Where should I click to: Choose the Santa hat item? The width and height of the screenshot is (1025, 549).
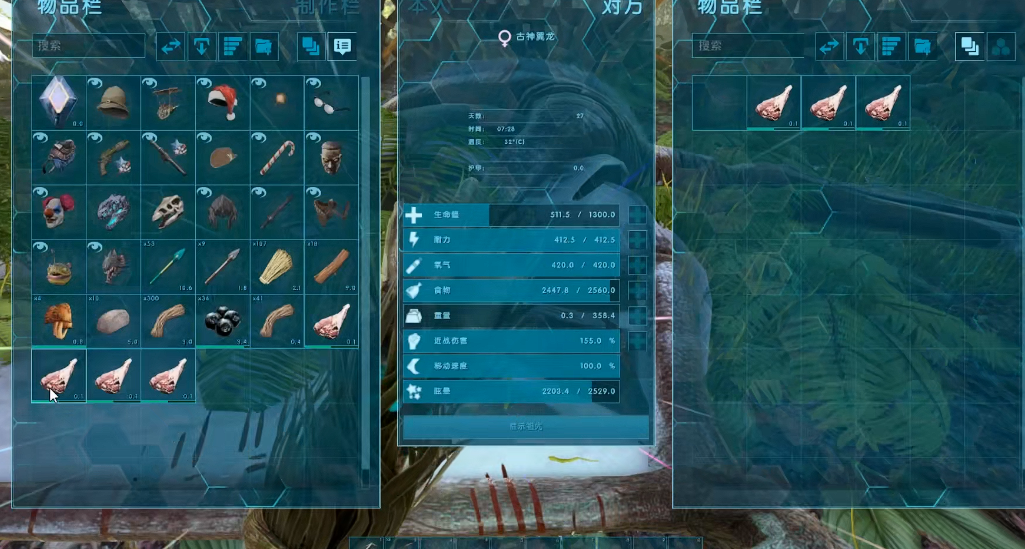click(222, 102)
